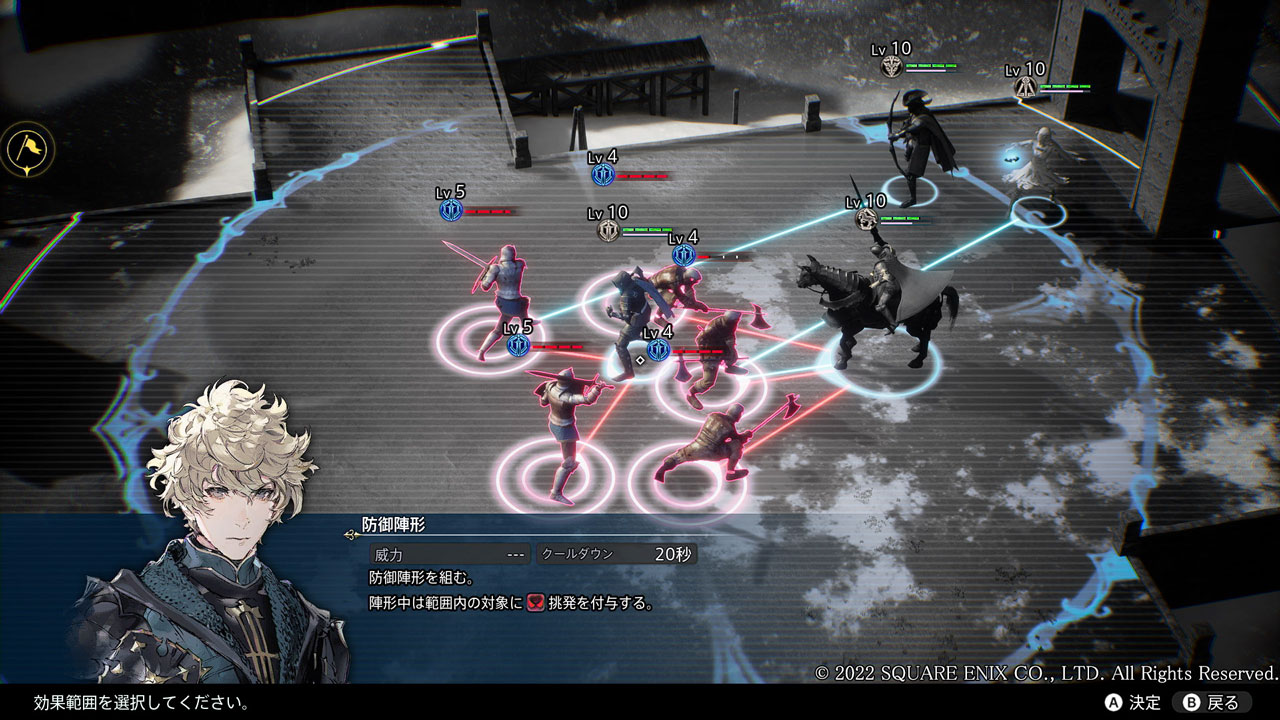The image size is (1280, 720).
Task: Choose the Lv 10 cavalry horse-head badge
Action: (x=866, y=219)
